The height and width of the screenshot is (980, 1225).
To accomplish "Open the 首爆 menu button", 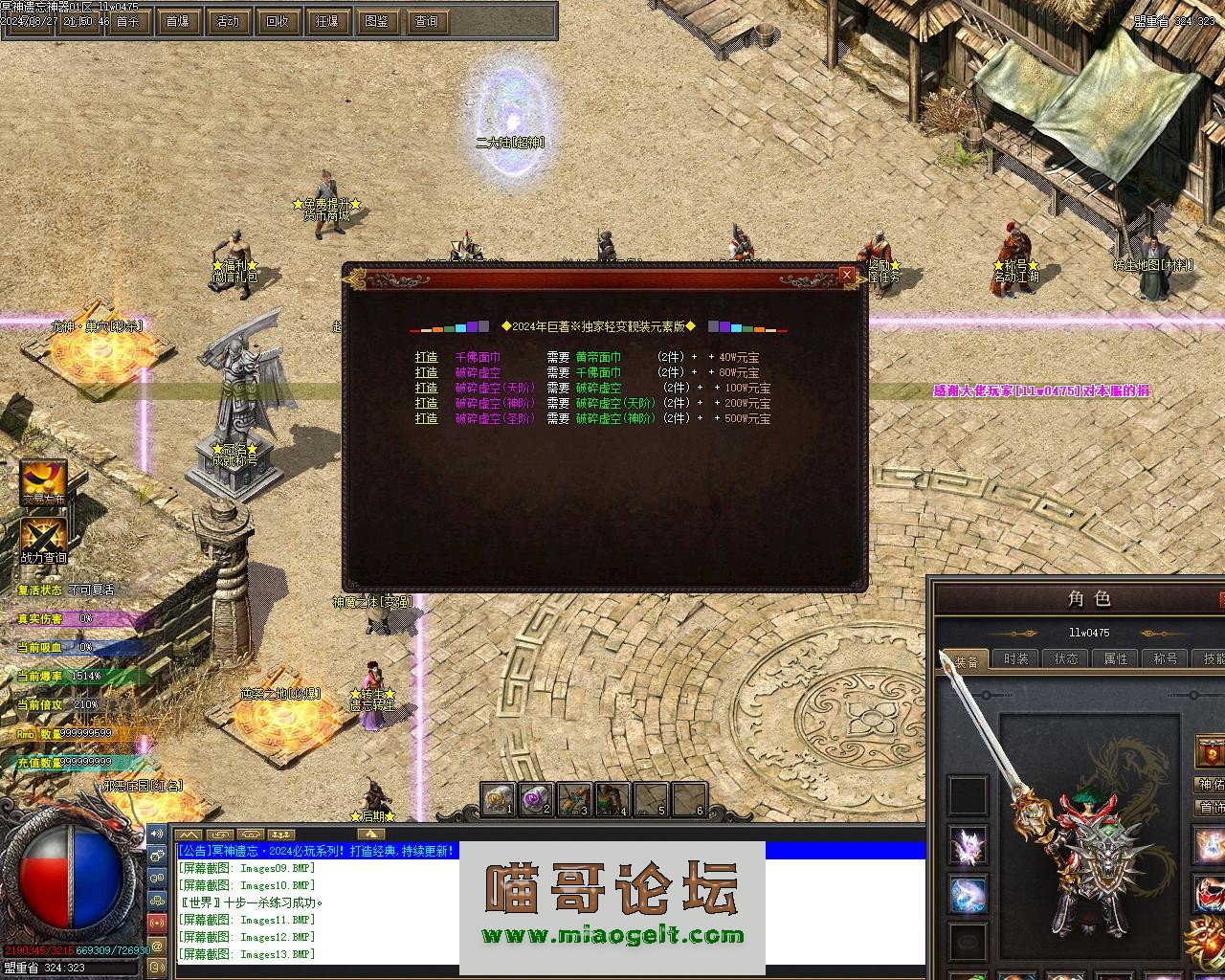I will [177, 21].
